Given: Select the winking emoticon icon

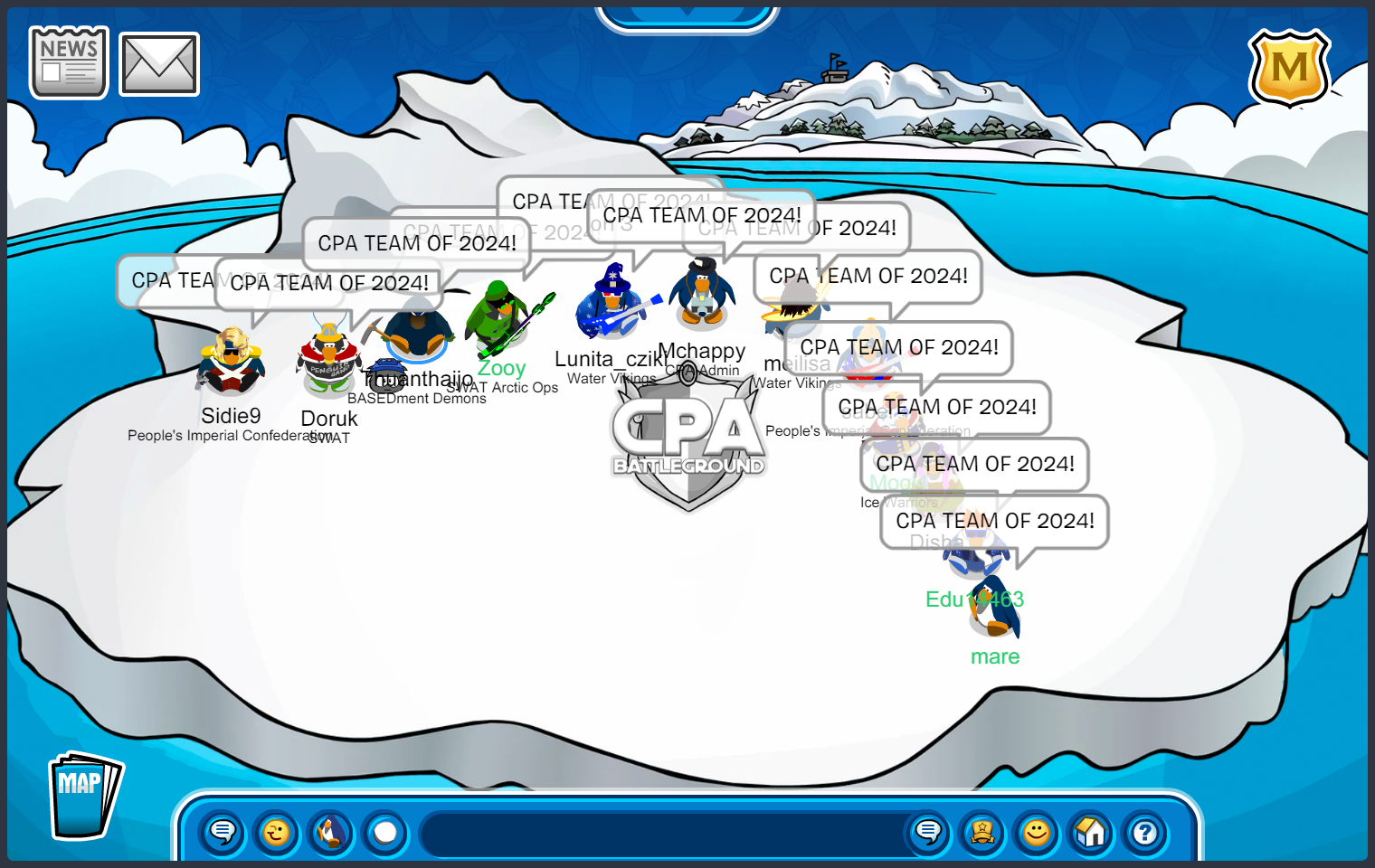Looking at the screenshot, I should click(x=277, y=834).
